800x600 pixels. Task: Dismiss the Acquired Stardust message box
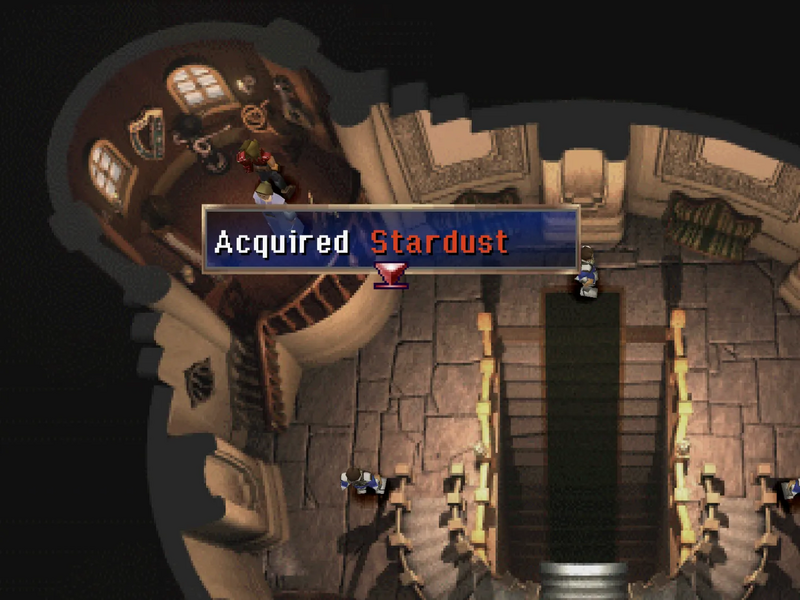coord(390,239)
